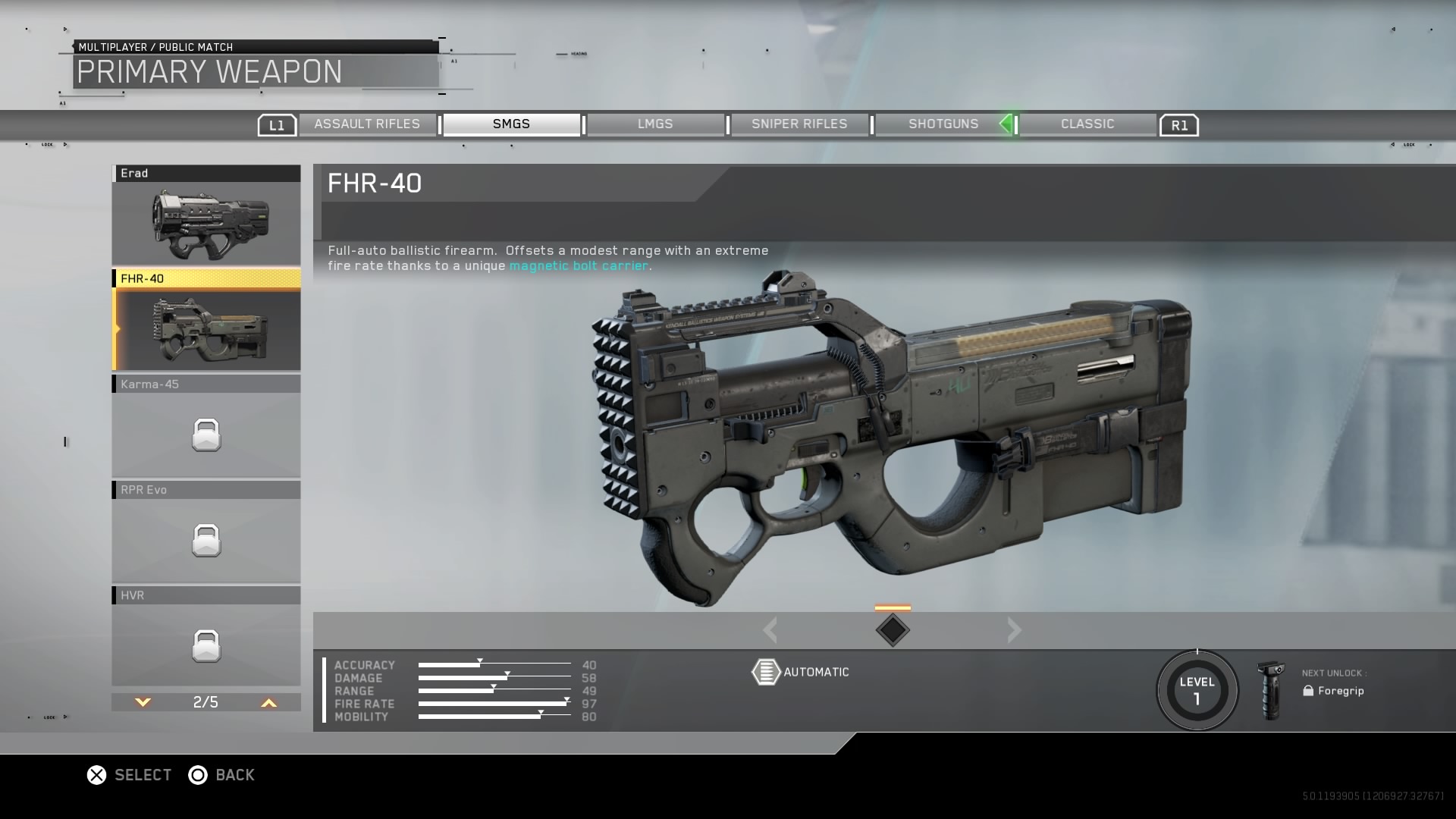Click the weapon list up arrow

[x=268, y=703]
